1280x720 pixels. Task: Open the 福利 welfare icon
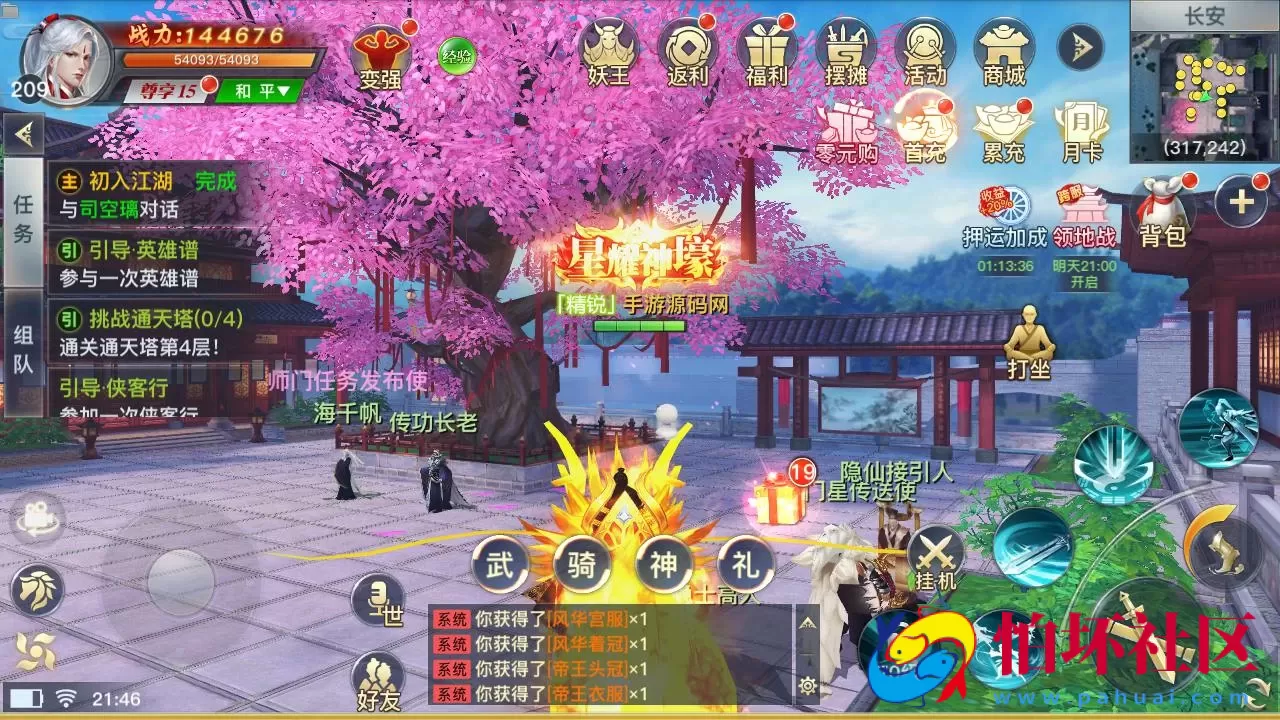(x=766, y=50)
